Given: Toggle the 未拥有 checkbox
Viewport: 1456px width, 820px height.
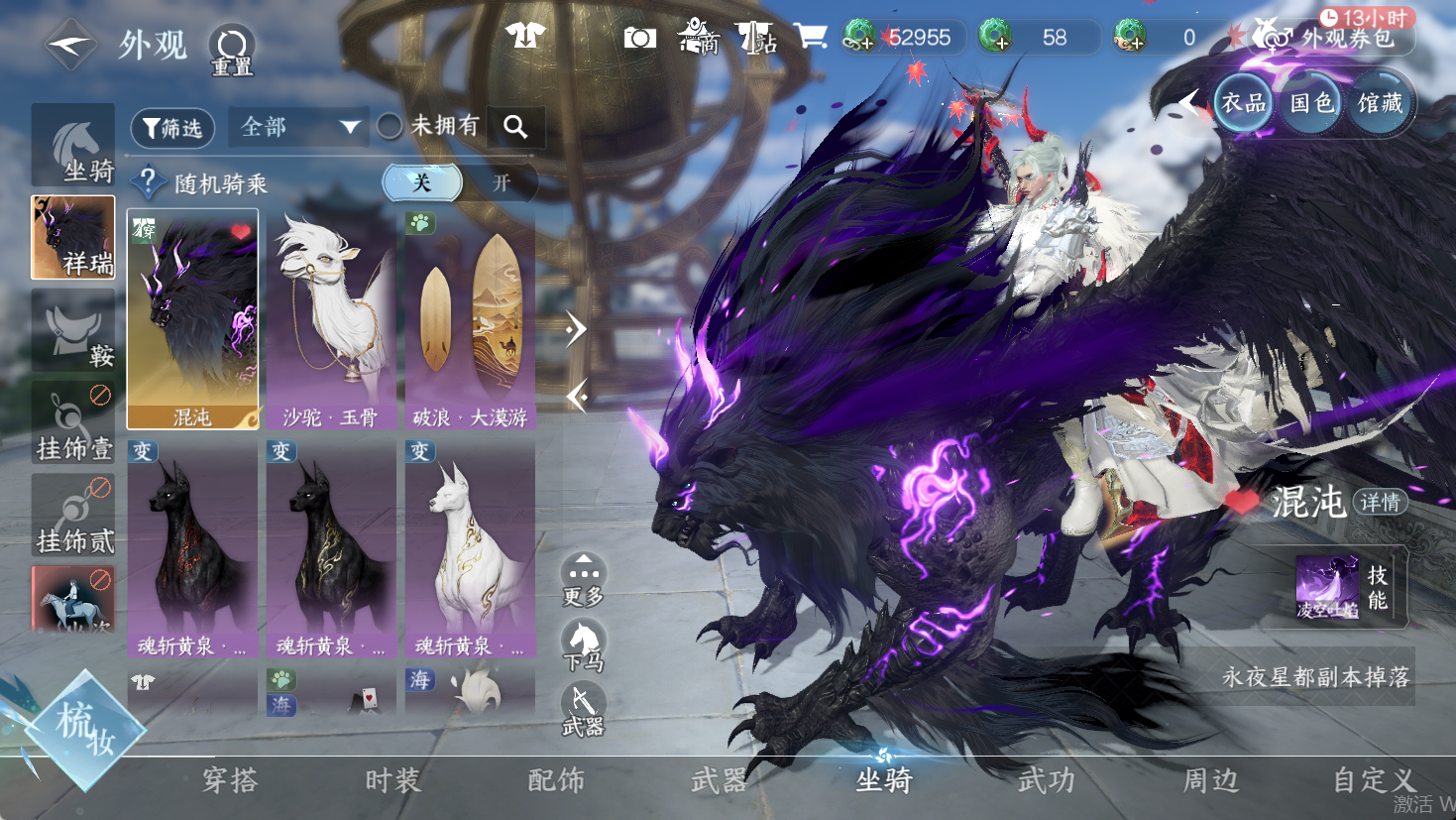Looking at the screenshot, I should pyautogui.click(x=390, y=126).
